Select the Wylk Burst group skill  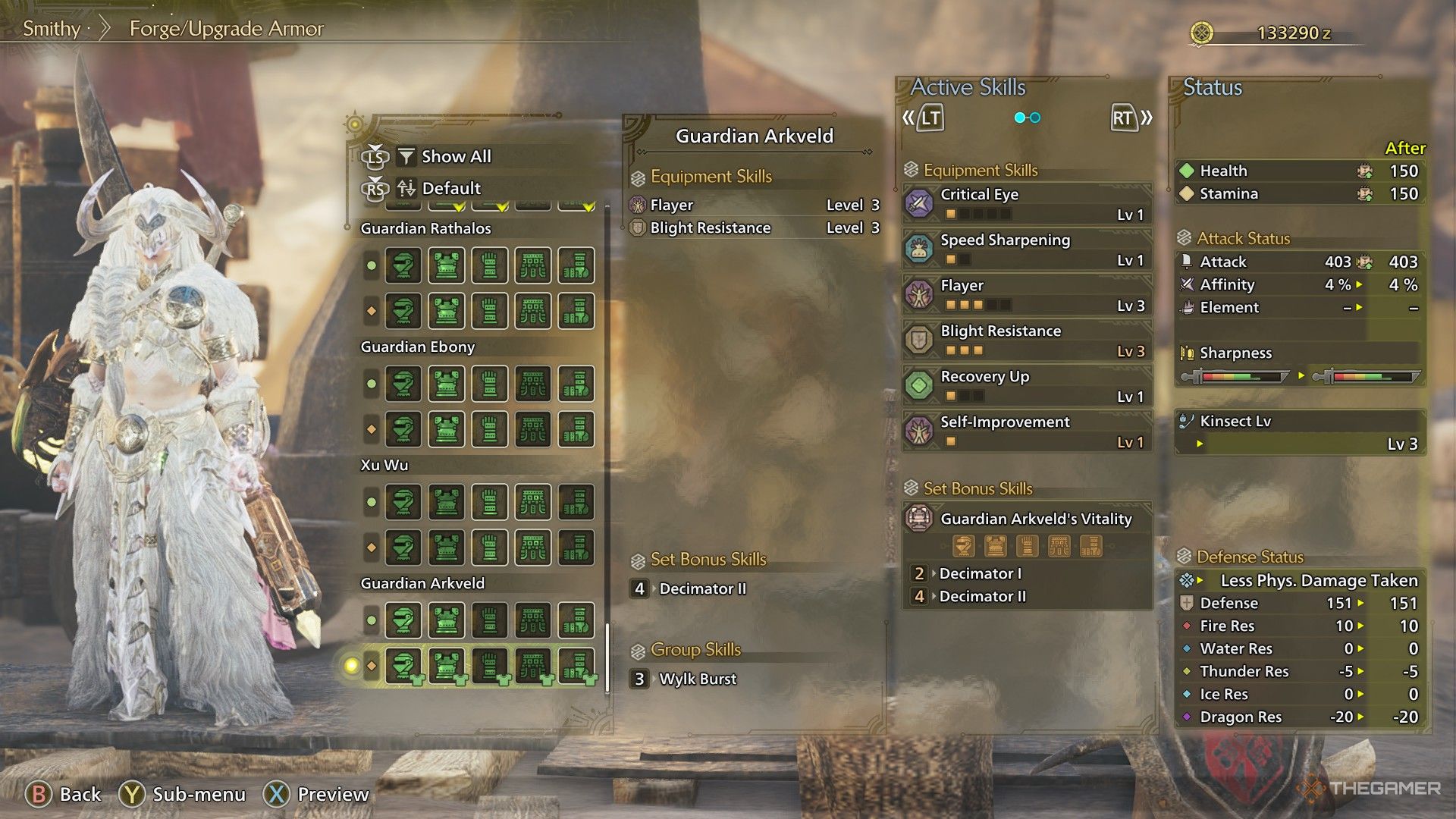click(x=697, y=679)
